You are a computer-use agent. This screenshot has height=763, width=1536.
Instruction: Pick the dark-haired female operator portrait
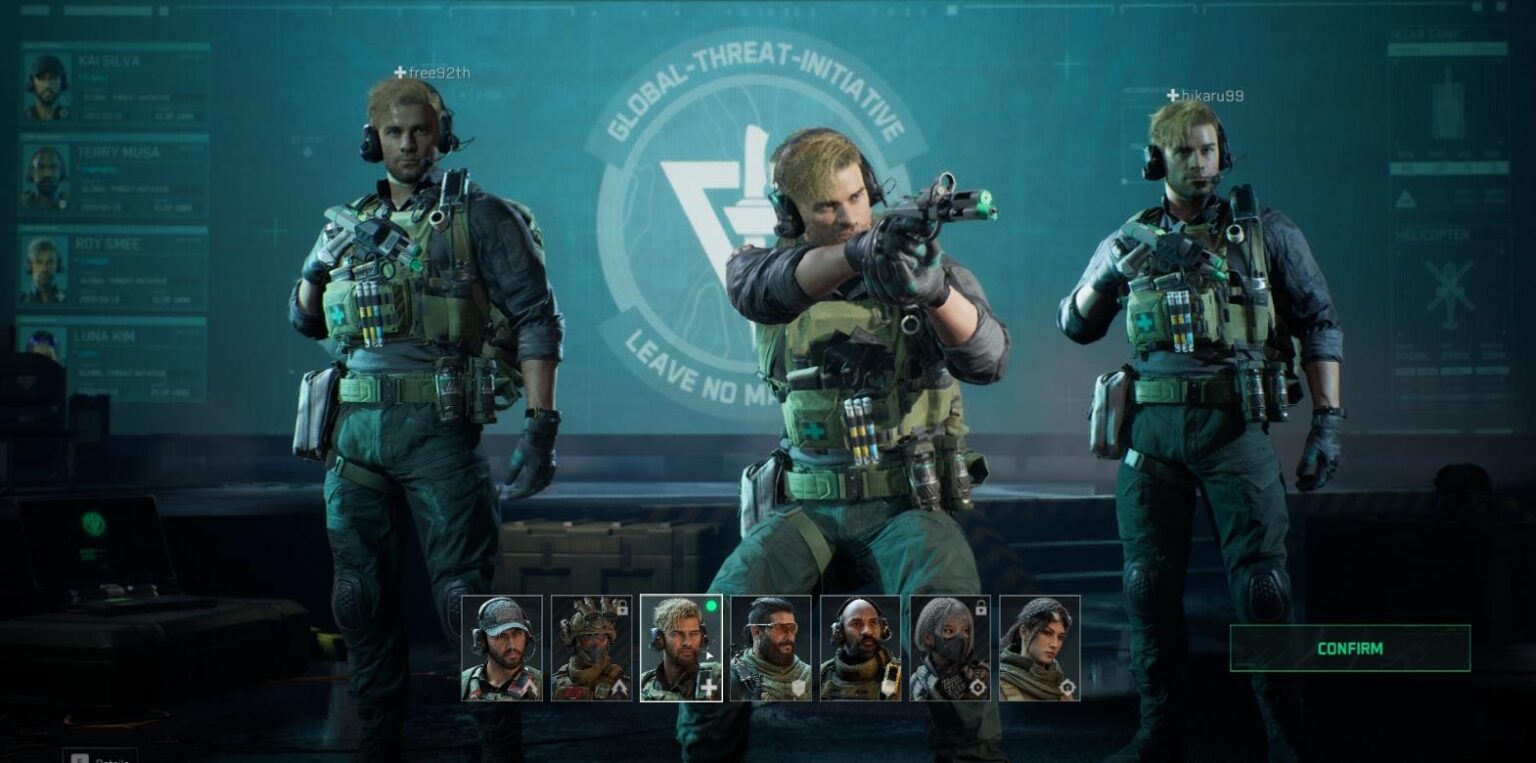tap(1039, 647)
